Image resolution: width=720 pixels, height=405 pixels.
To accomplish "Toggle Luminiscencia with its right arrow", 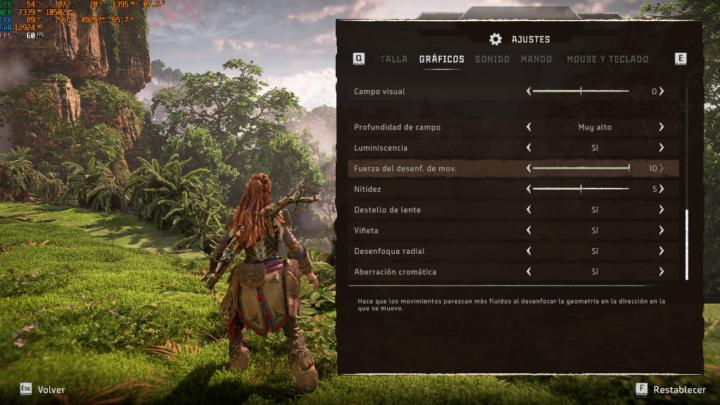I will tap(661, 148).
